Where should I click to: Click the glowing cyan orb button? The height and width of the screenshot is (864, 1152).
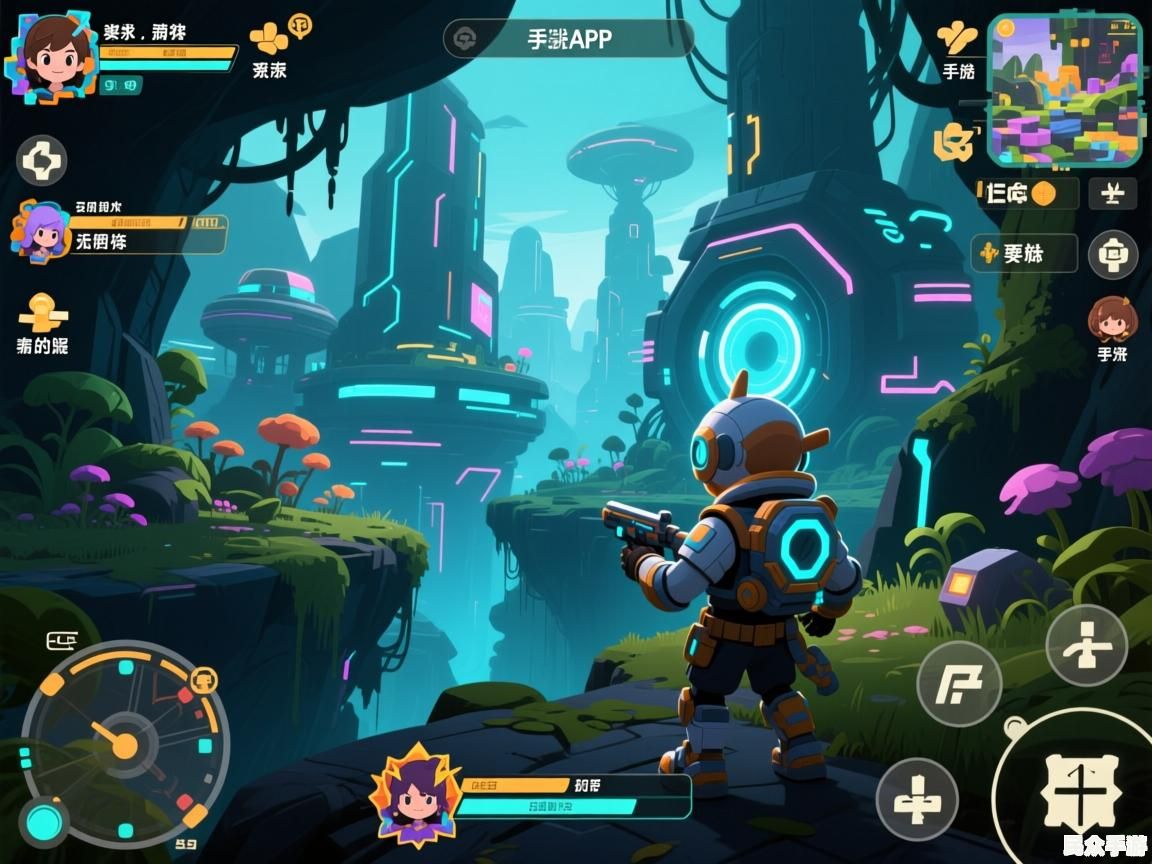pyautogui.click(x=44, y=822)
